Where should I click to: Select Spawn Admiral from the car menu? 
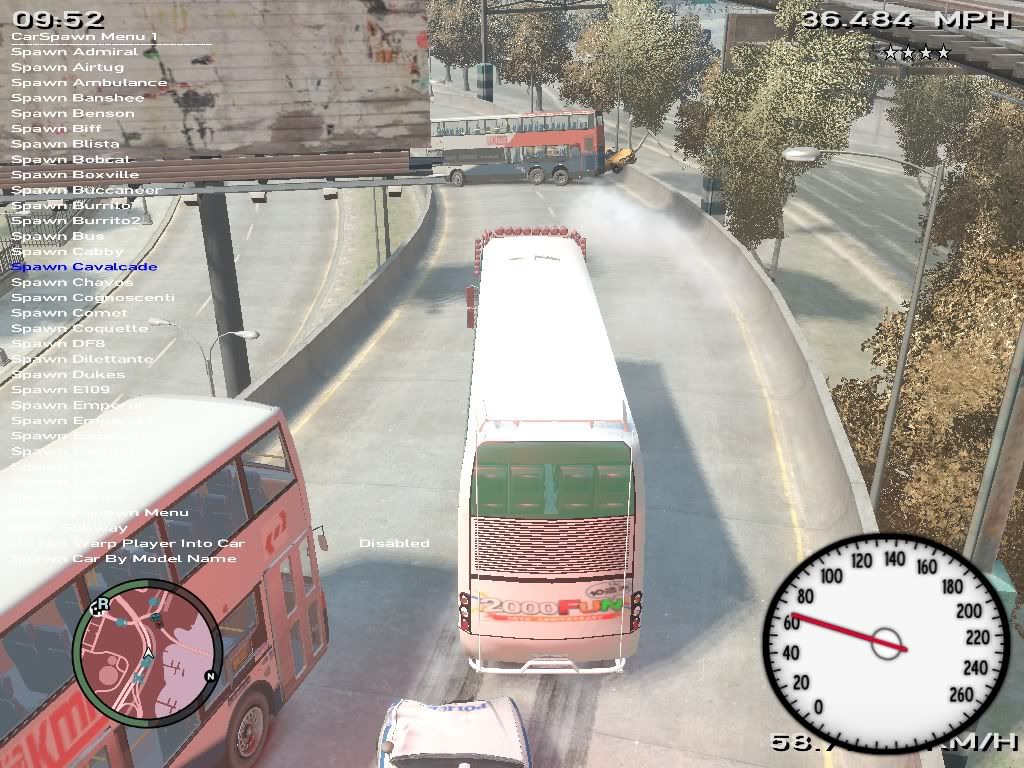[75, 52]
